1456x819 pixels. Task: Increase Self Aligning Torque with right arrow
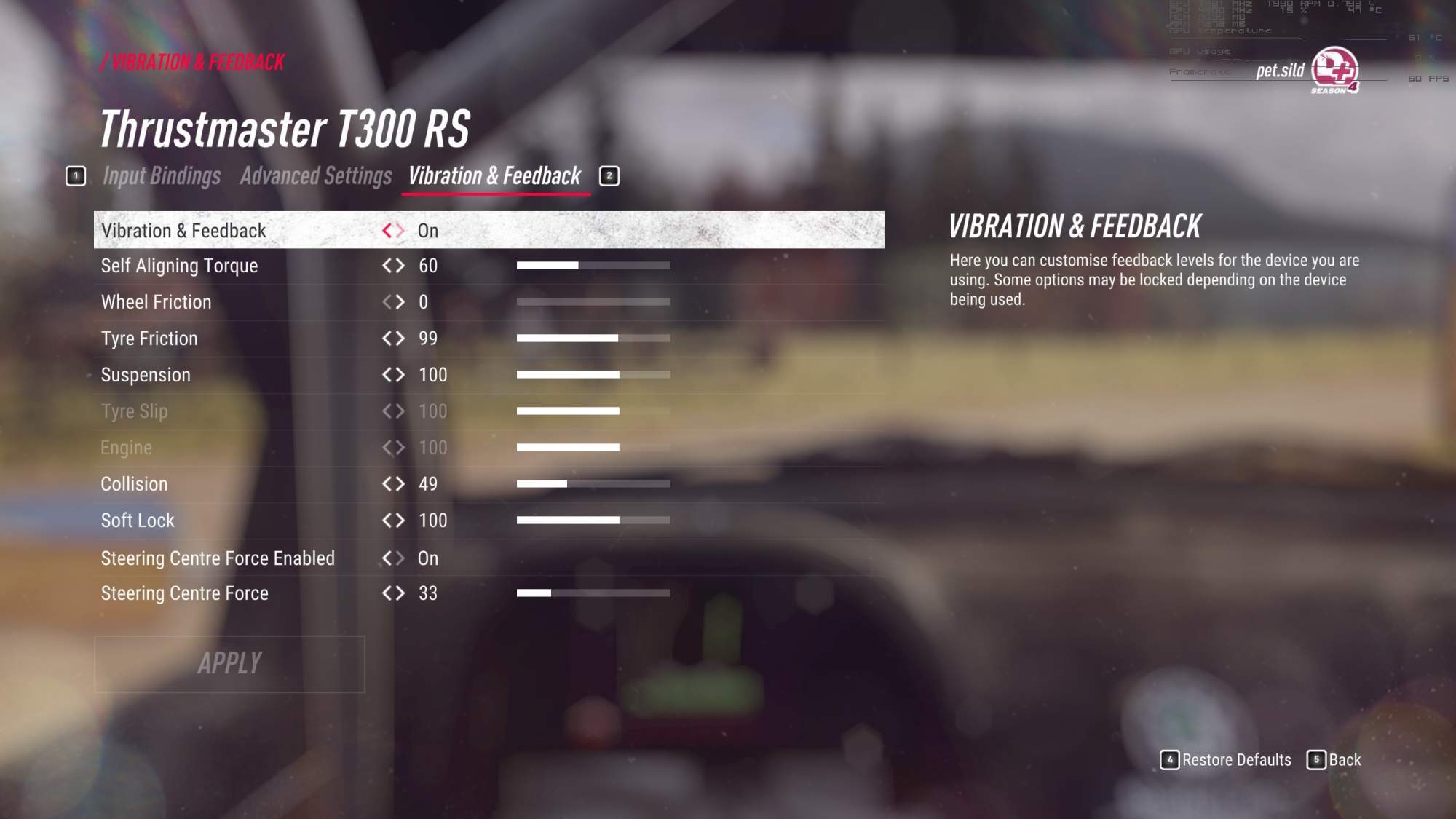pos(400,266)
